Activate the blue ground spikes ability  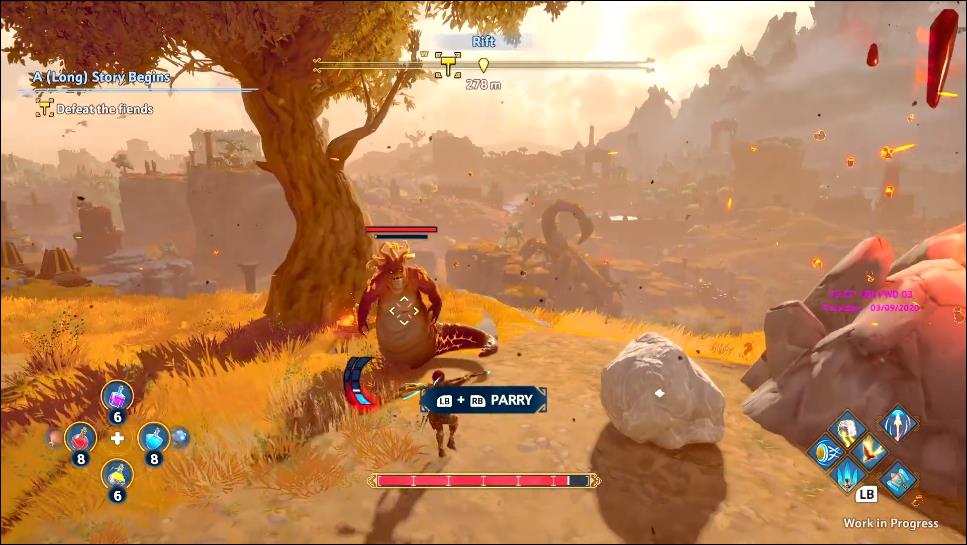(x=849, y=474)
